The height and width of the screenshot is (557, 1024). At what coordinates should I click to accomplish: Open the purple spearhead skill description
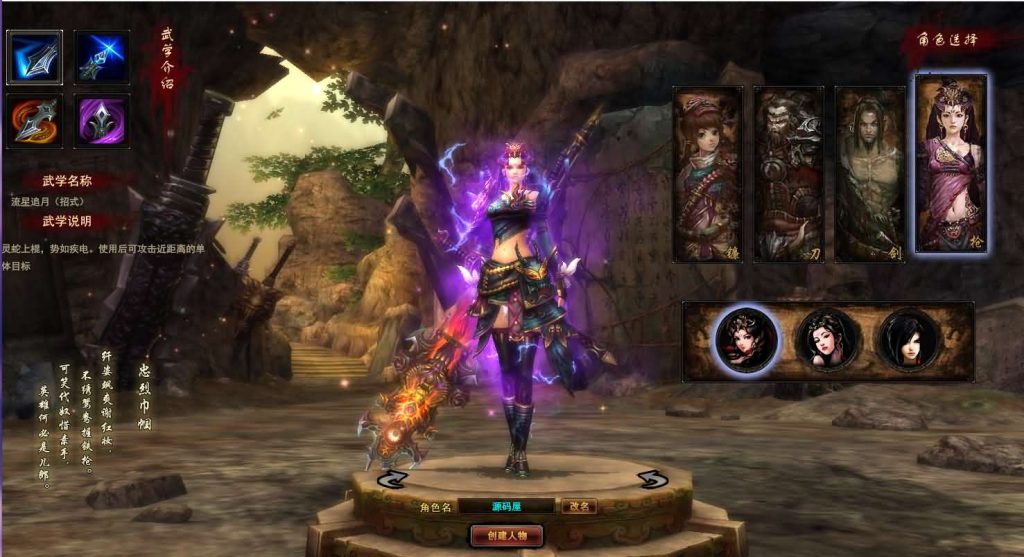click(x=101, y=122)
